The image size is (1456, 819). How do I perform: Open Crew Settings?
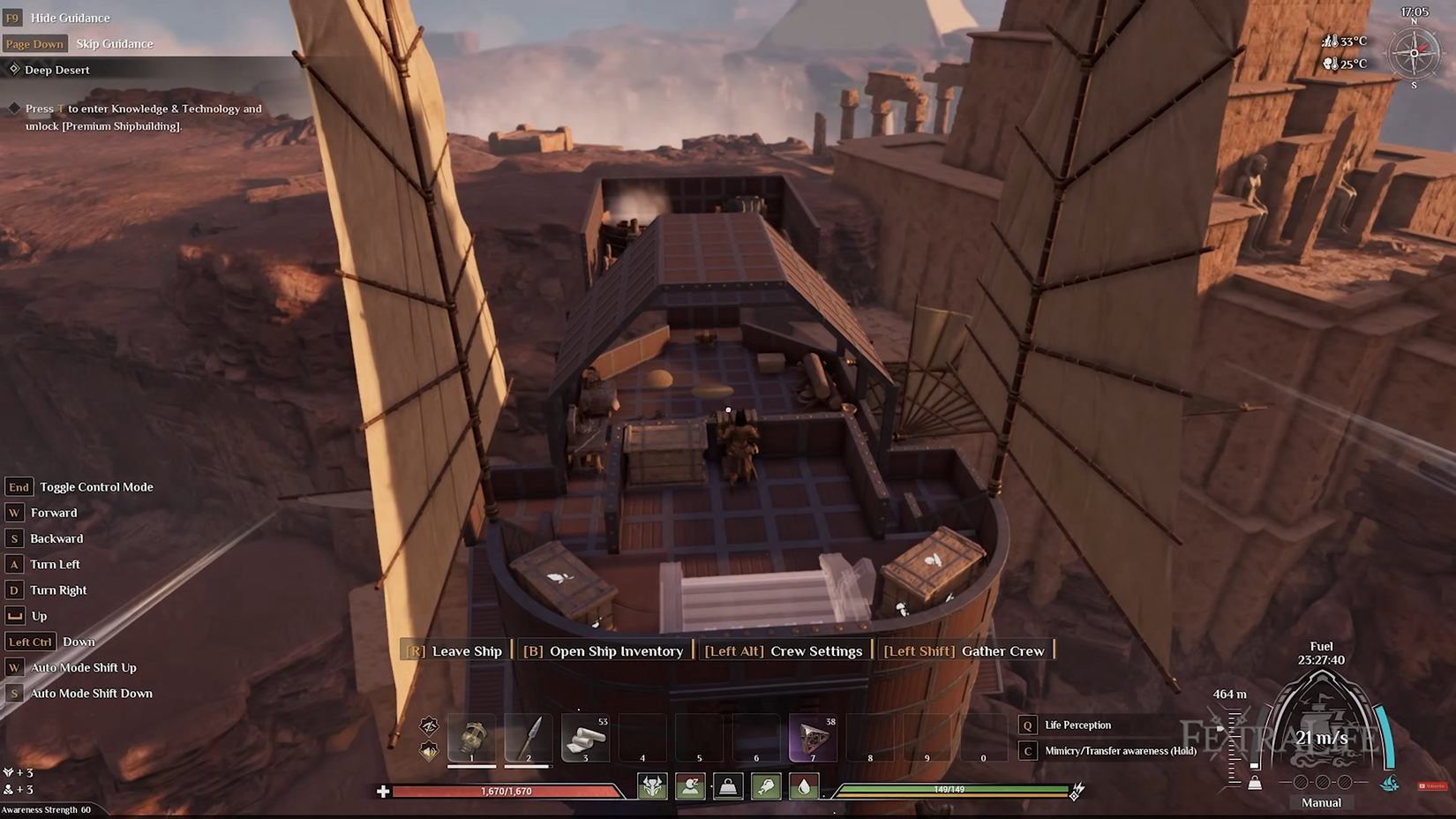pyautogui.click(x=784, y=651)
